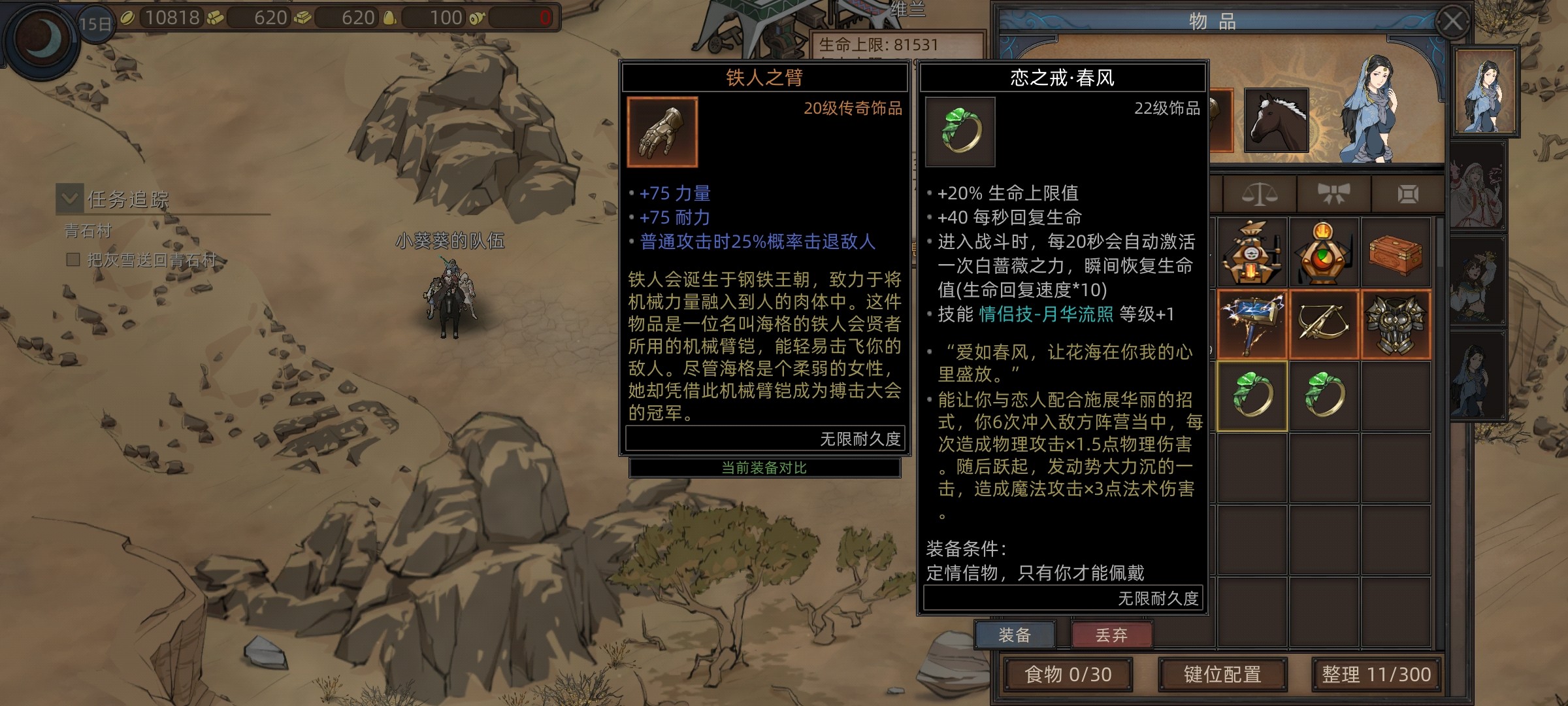
Task: Collapse the 任务追踪 quest tracker
Action: pyautogui.click(x=69, y=197)
